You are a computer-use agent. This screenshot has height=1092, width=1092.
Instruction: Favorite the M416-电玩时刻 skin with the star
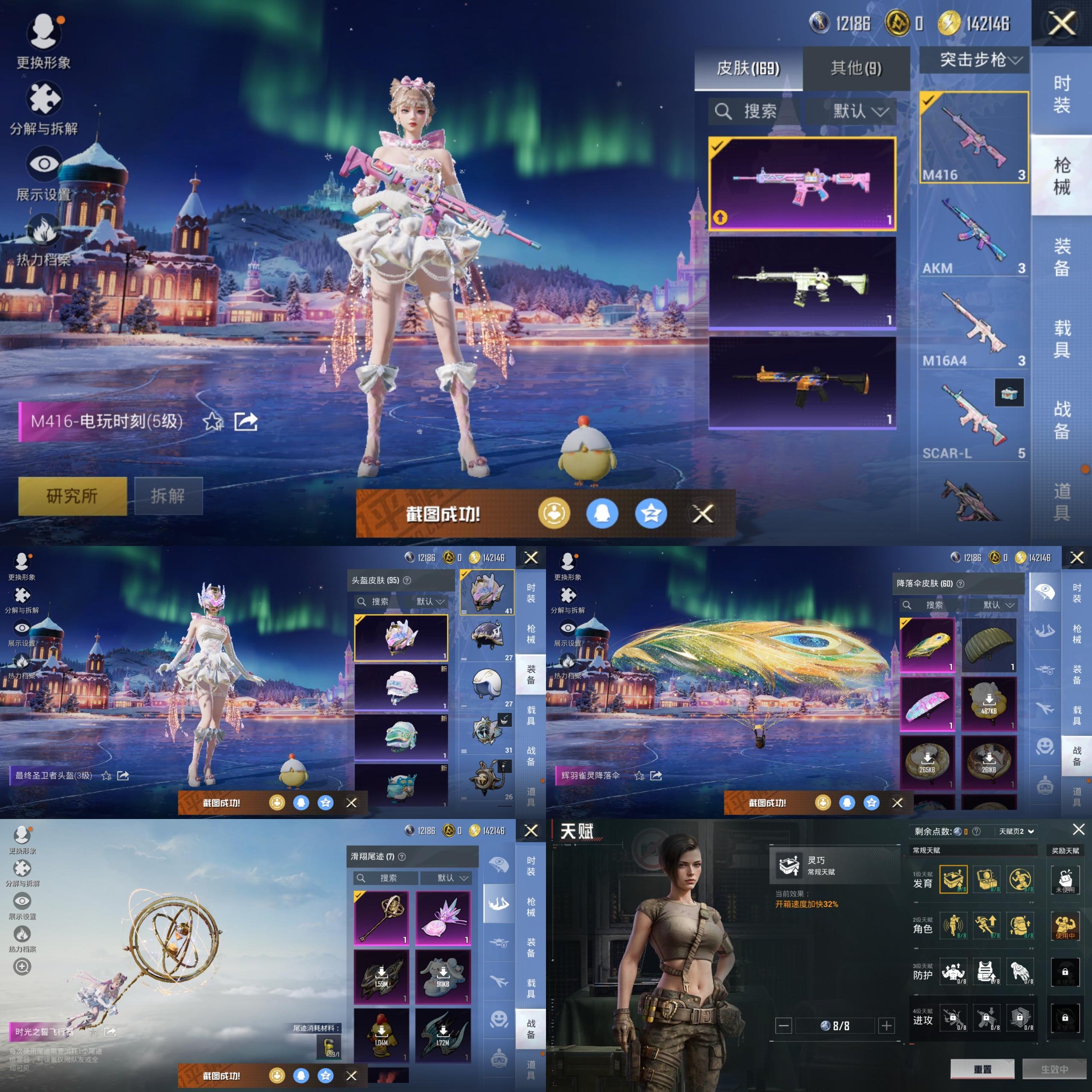(x=212, y=421)
